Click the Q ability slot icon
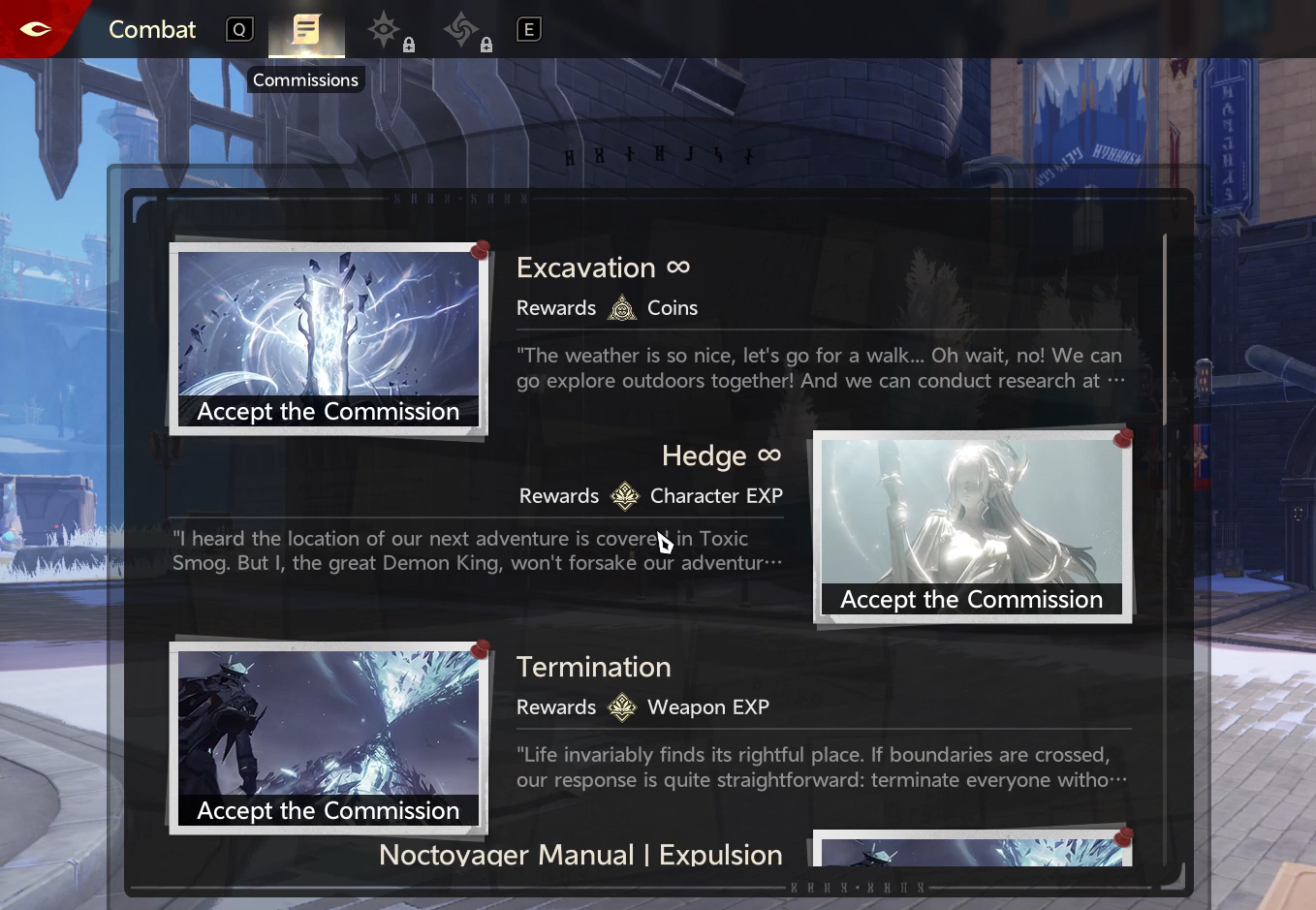1316x910 pixels. [239, 29]
